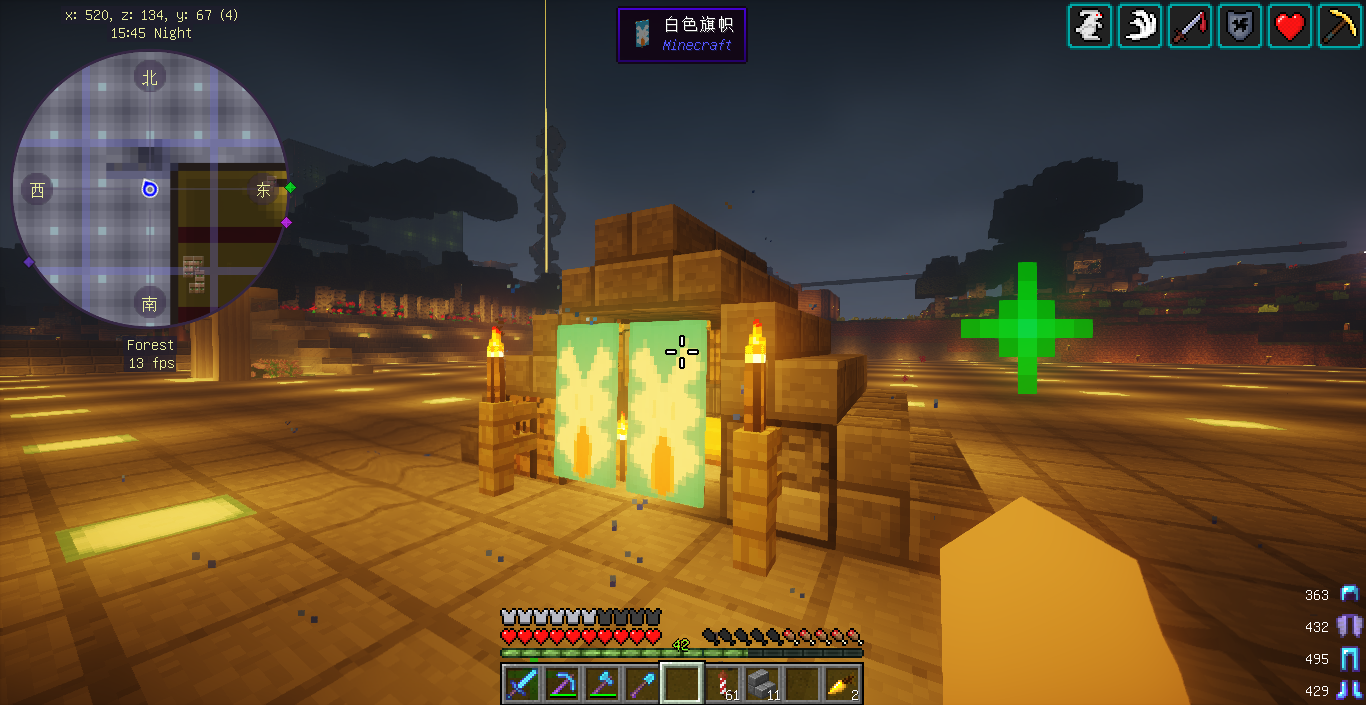This screenshot has height=705, width=1366.
Task: Click the elytra durability icon
Action: click(x=1350, y=626)
